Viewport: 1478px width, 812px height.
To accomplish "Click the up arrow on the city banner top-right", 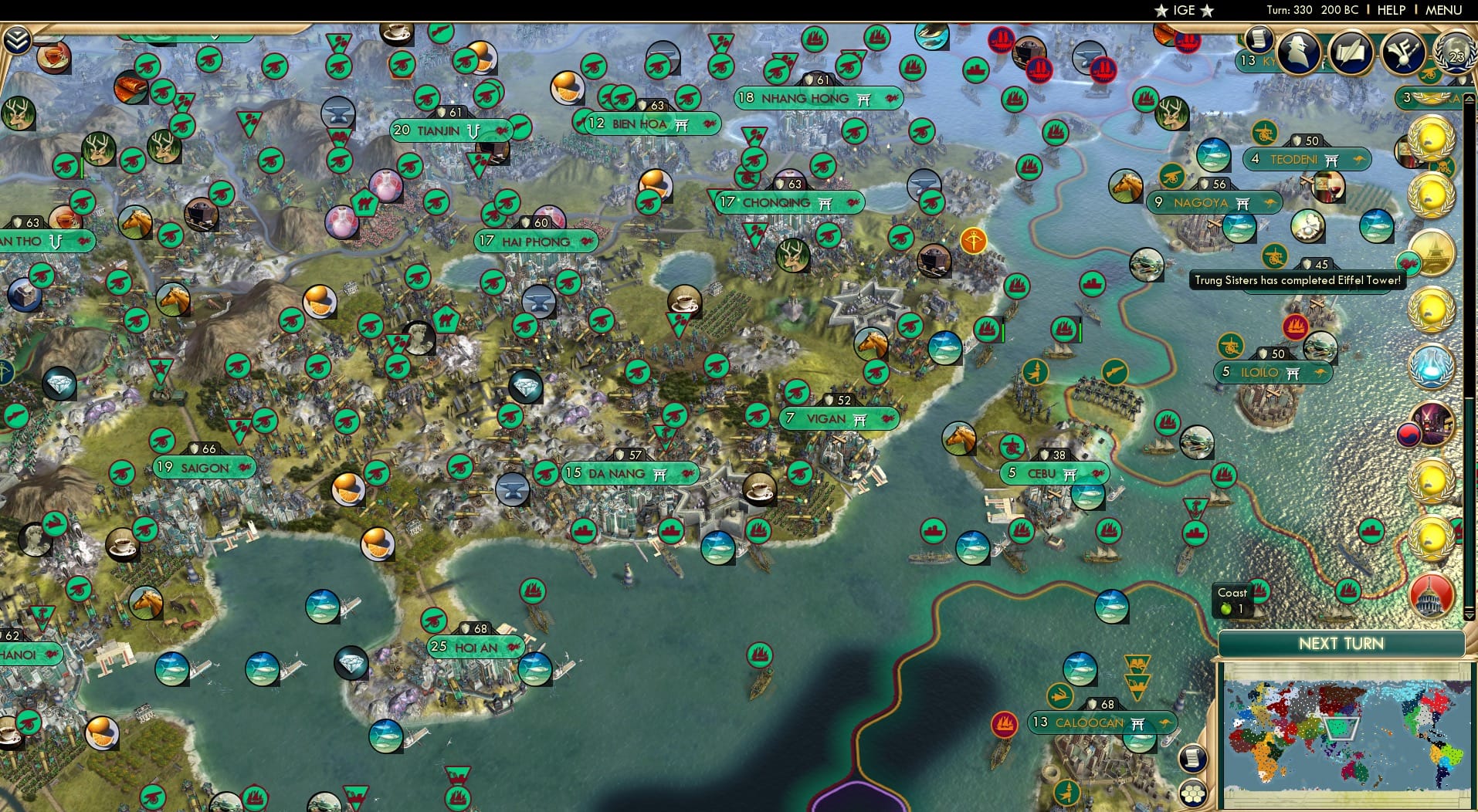I will (1469, 98).
